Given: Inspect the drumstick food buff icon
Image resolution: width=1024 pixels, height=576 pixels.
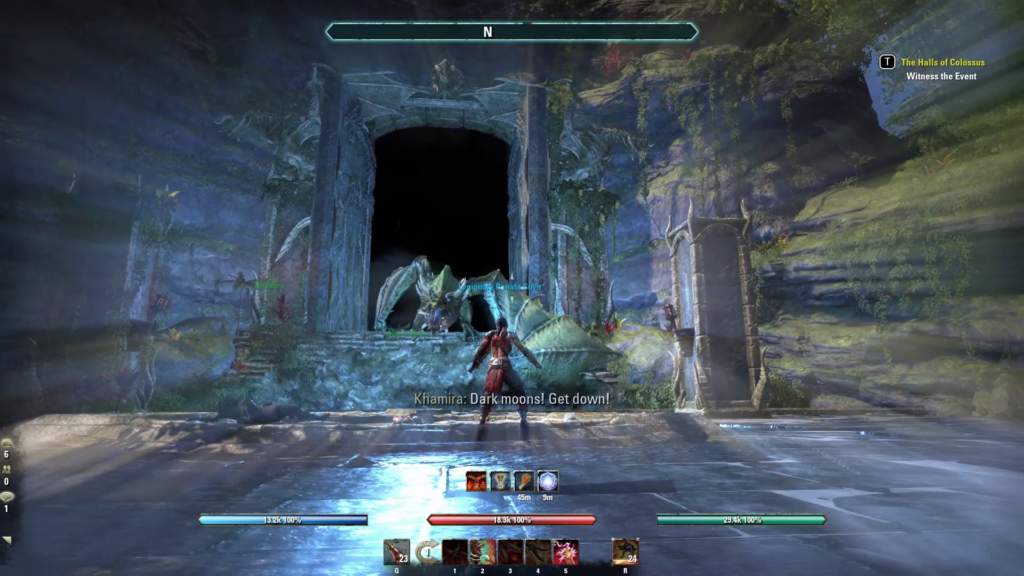Looking at the screenshot, I should pos(524,481).
